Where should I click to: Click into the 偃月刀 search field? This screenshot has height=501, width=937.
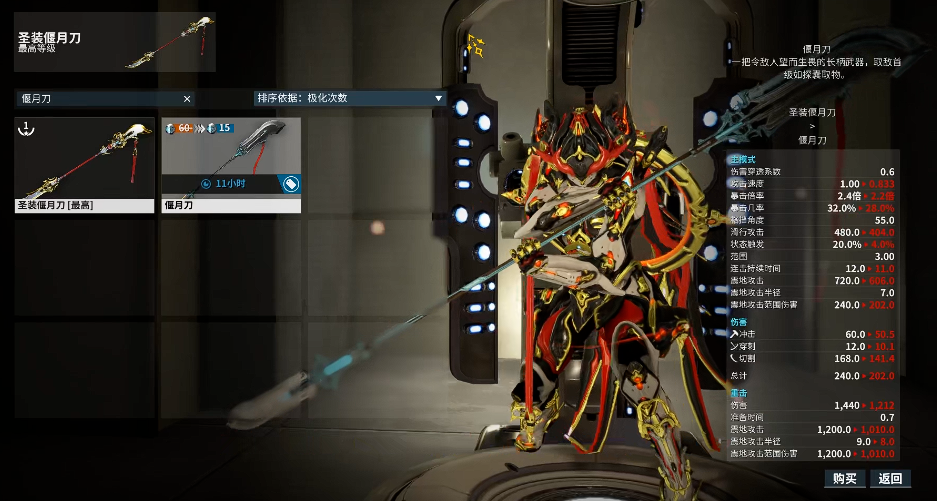[95, 98]
